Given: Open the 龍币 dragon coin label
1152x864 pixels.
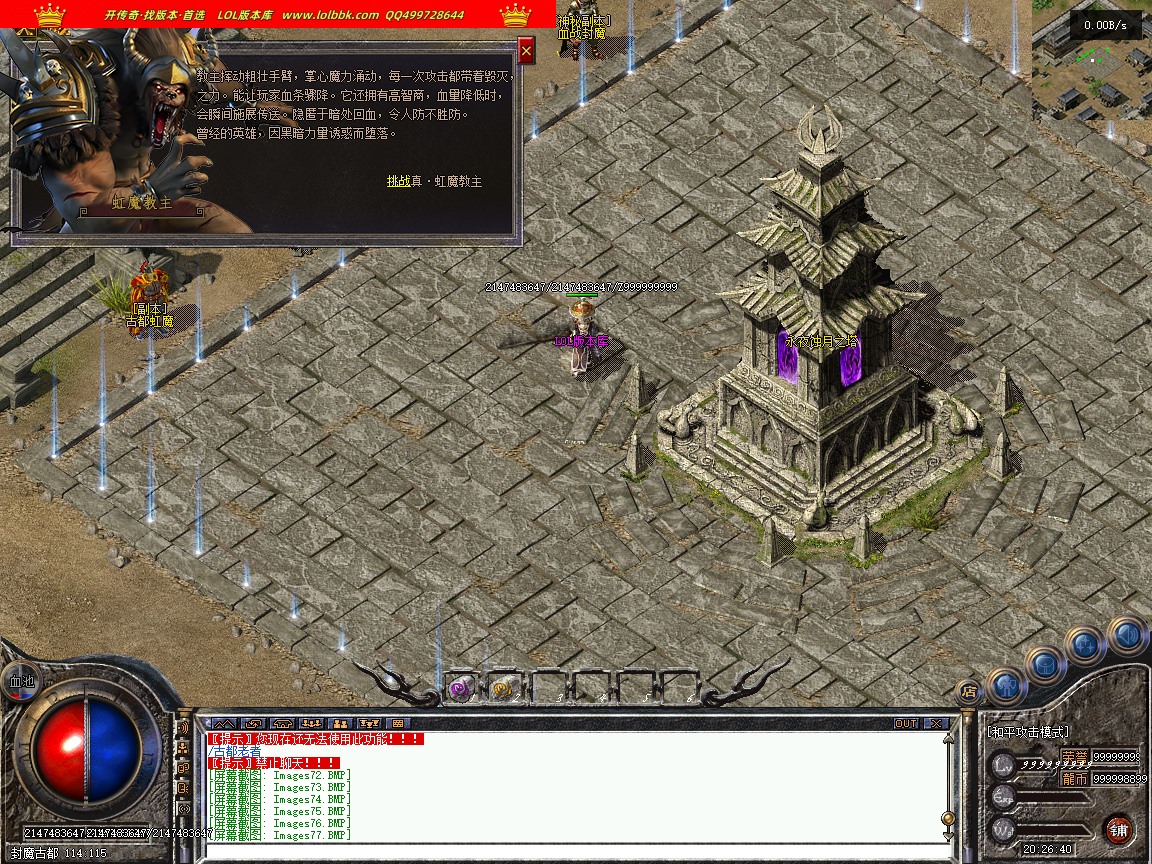Looking at the screenshot, I should (x=1074, y=778).
